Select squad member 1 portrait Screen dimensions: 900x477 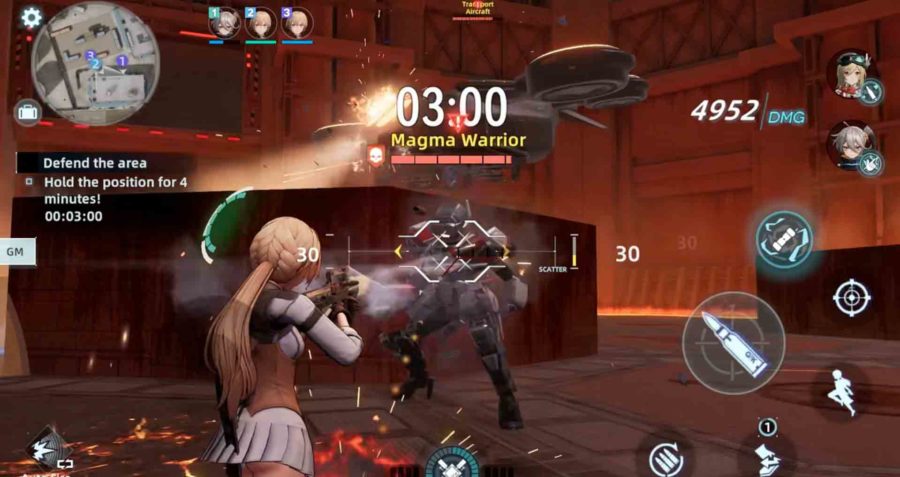(x=224, y=23)
